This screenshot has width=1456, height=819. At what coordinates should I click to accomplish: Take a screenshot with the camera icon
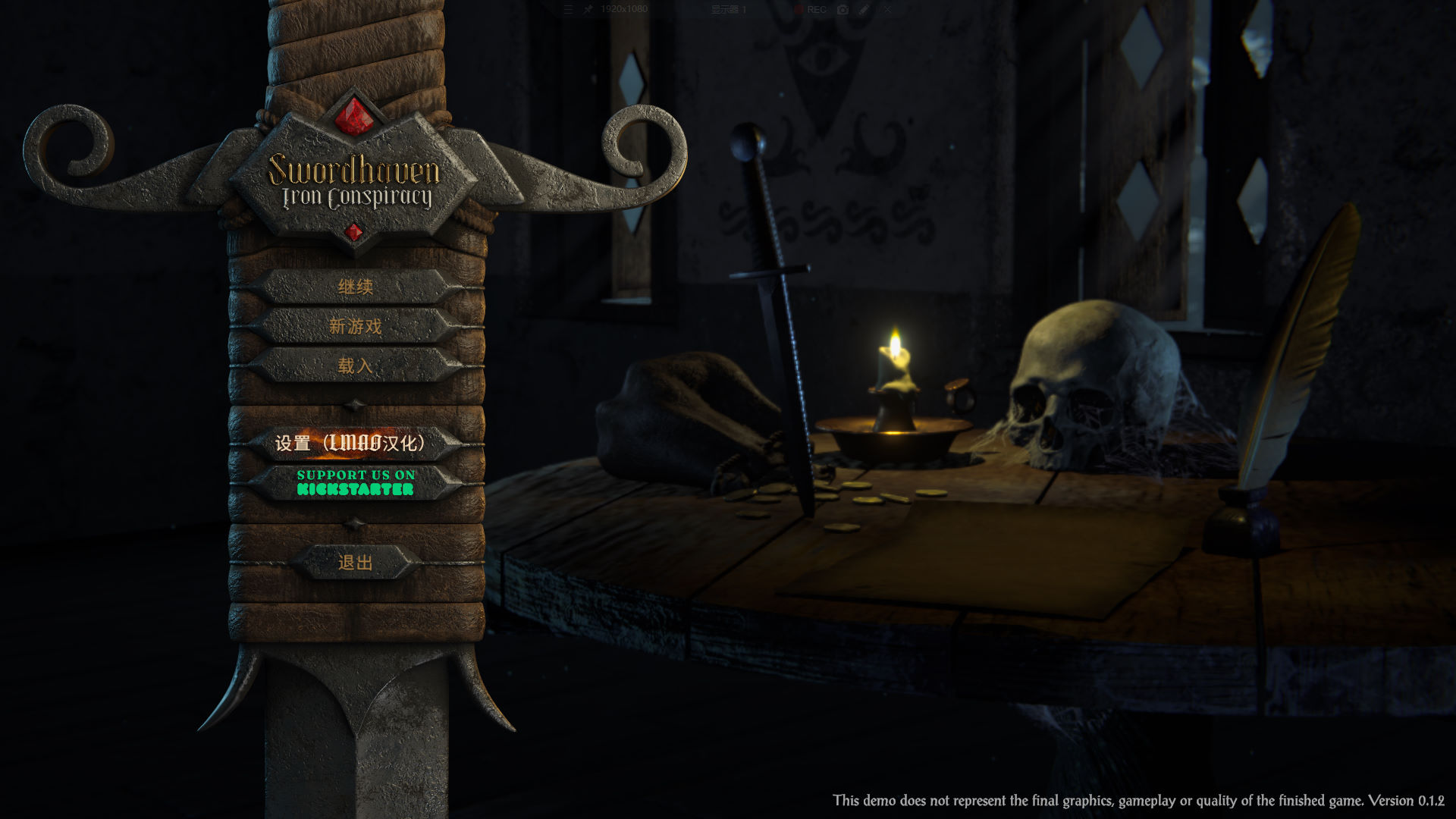coord(843,10)
